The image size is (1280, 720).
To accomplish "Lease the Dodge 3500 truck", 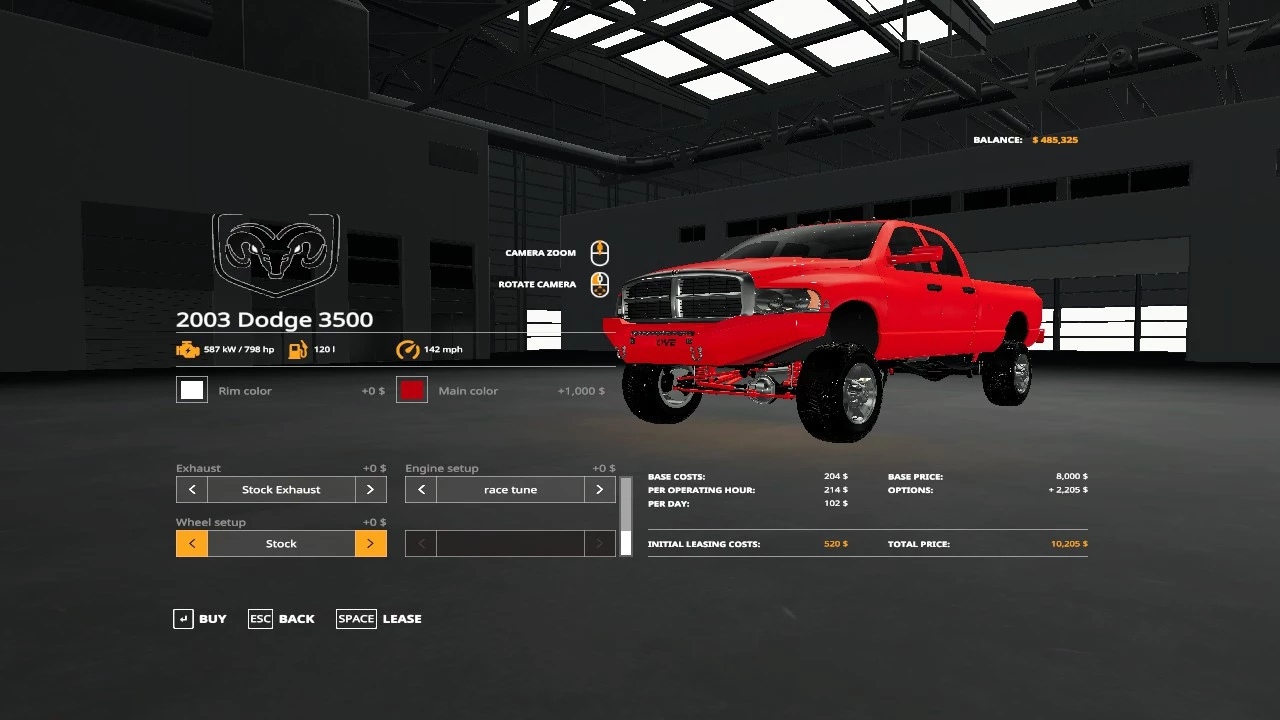I will coord(379,619).
